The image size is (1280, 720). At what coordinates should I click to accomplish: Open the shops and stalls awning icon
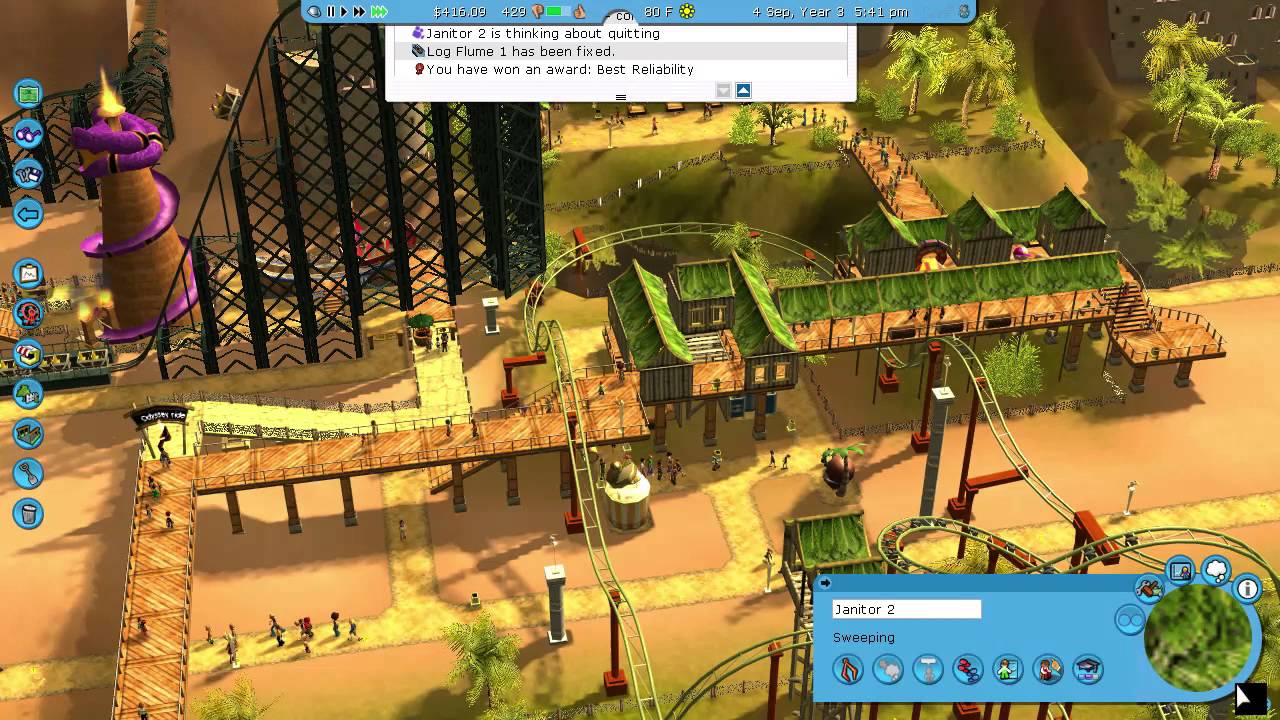coord(28,354)
